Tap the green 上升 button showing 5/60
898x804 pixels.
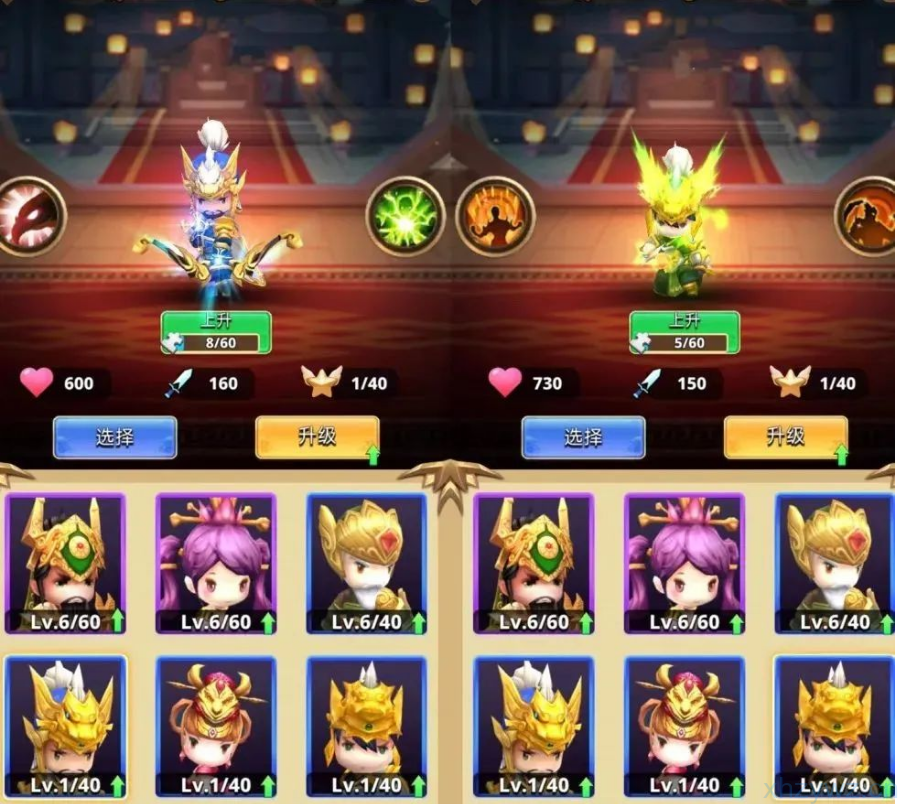684,332
